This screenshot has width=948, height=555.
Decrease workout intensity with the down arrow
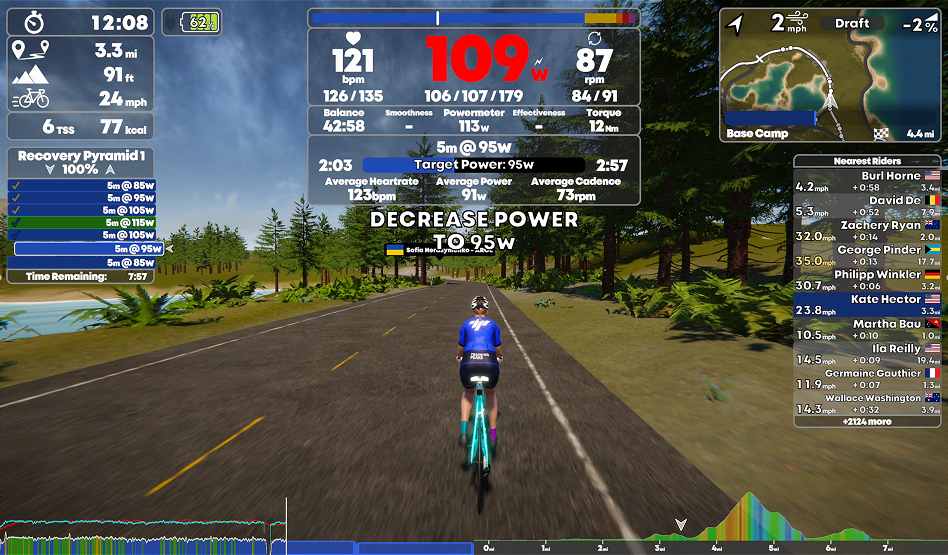point(51,170)
